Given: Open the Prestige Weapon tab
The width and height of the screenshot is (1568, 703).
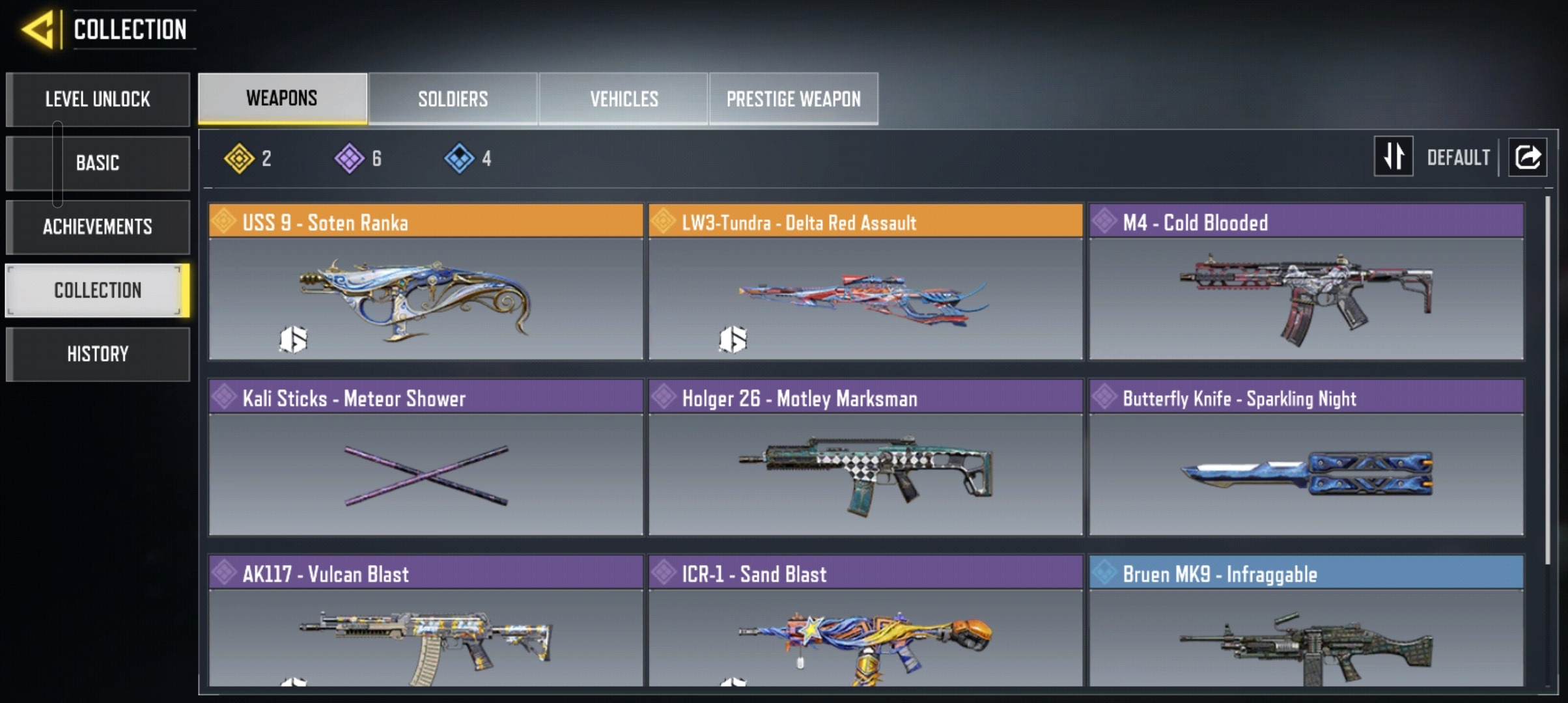Looking at the screenshot, I should (793, 98).
